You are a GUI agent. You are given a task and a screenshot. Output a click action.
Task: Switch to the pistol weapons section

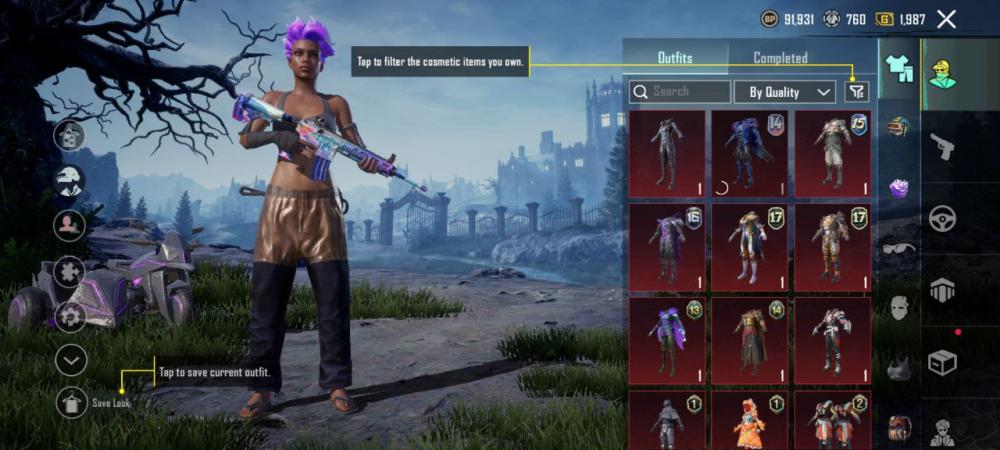coord(942,147)
